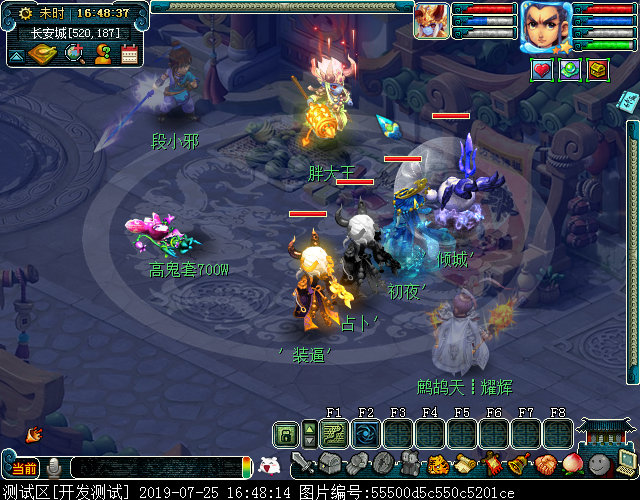The image size is (640, 500).
Task: Open the world map magnifier icon
Action: click(x=75, y=53)
